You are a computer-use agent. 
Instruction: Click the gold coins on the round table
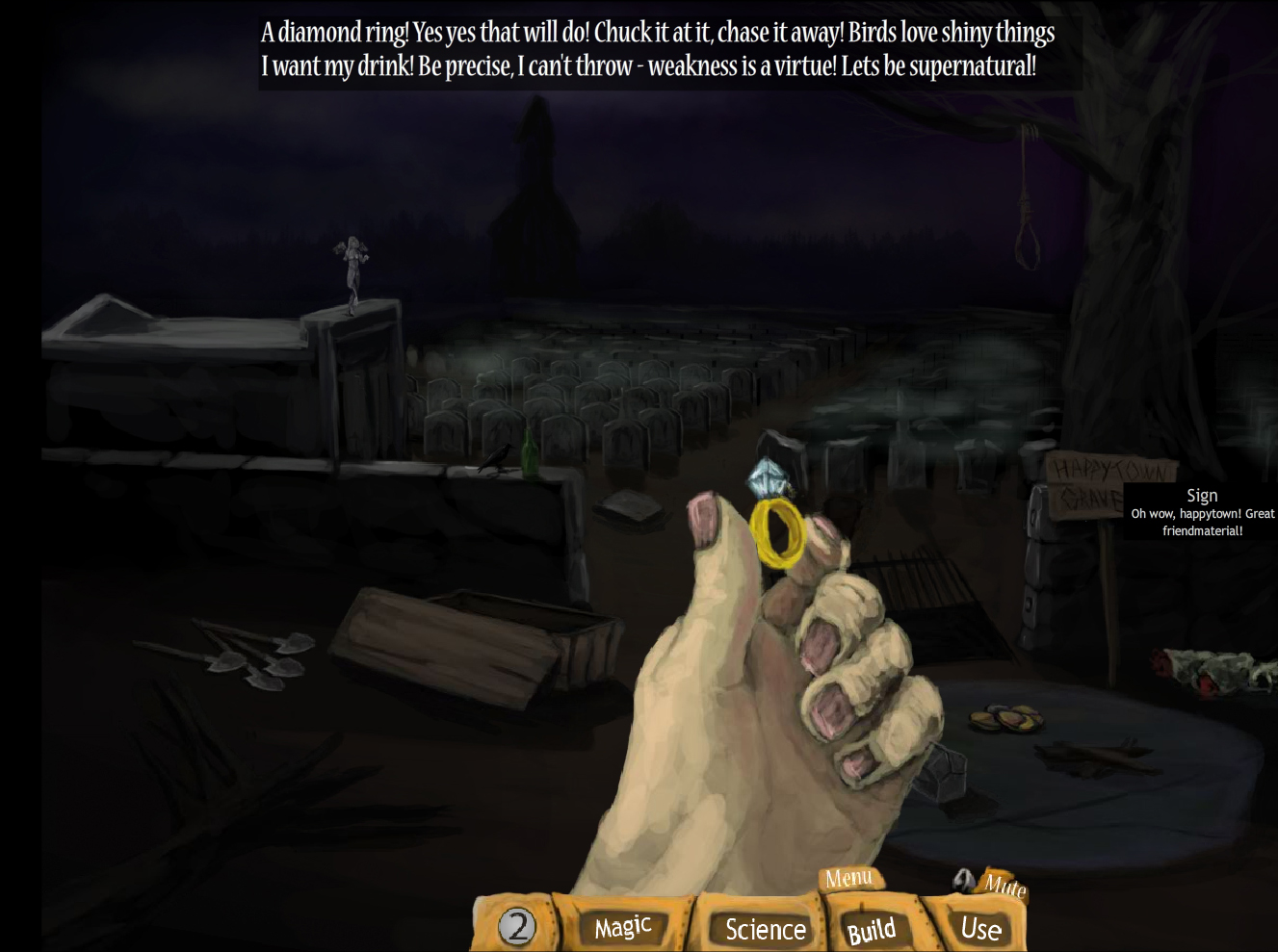(1008, 717)
